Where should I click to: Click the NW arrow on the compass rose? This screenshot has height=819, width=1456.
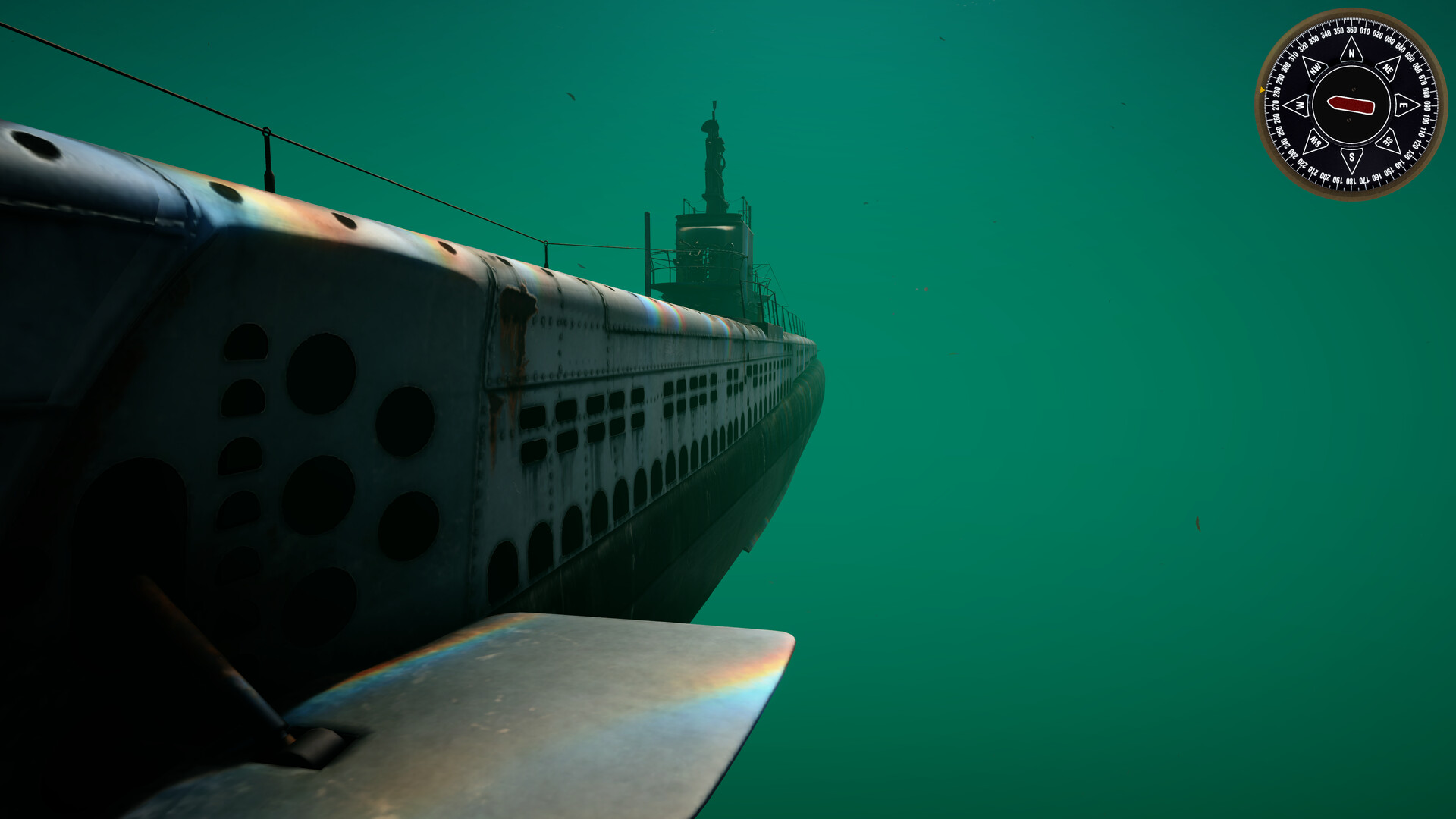pos(1314,68)
